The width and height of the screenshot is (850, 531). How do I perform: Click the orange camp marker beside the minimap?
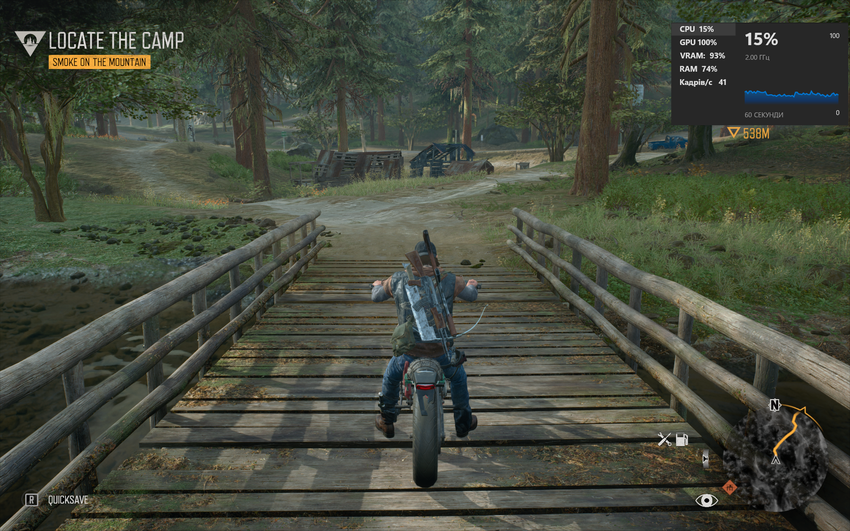coord(729,487)
